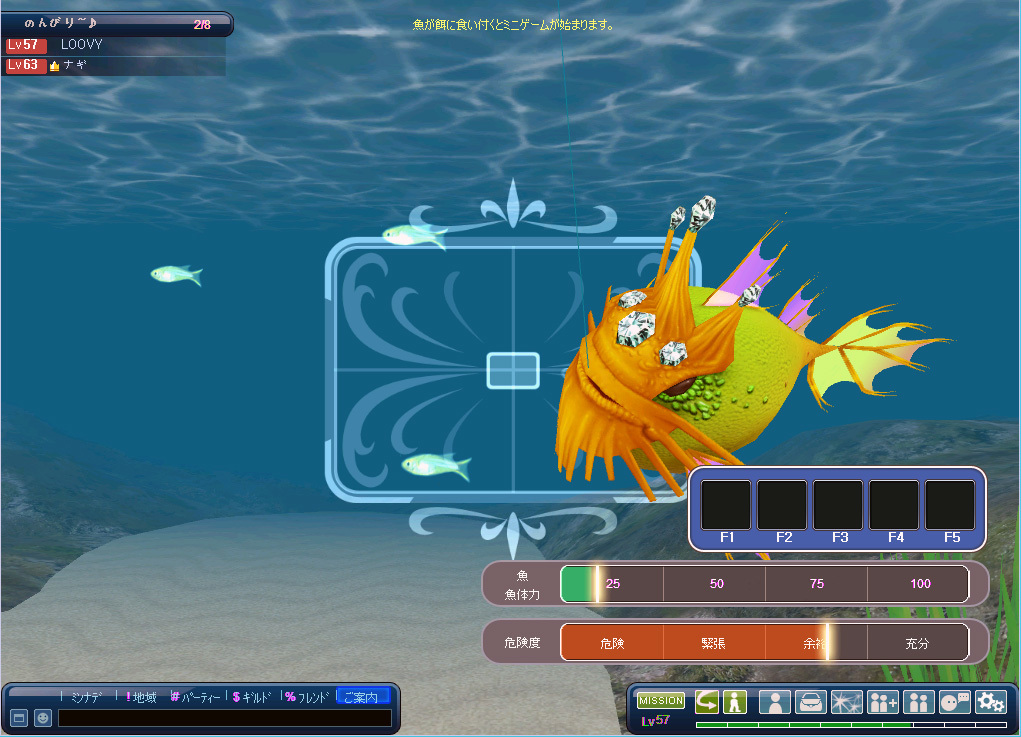
Task: Open the inventory bag icon
Action: click(810, 702)
